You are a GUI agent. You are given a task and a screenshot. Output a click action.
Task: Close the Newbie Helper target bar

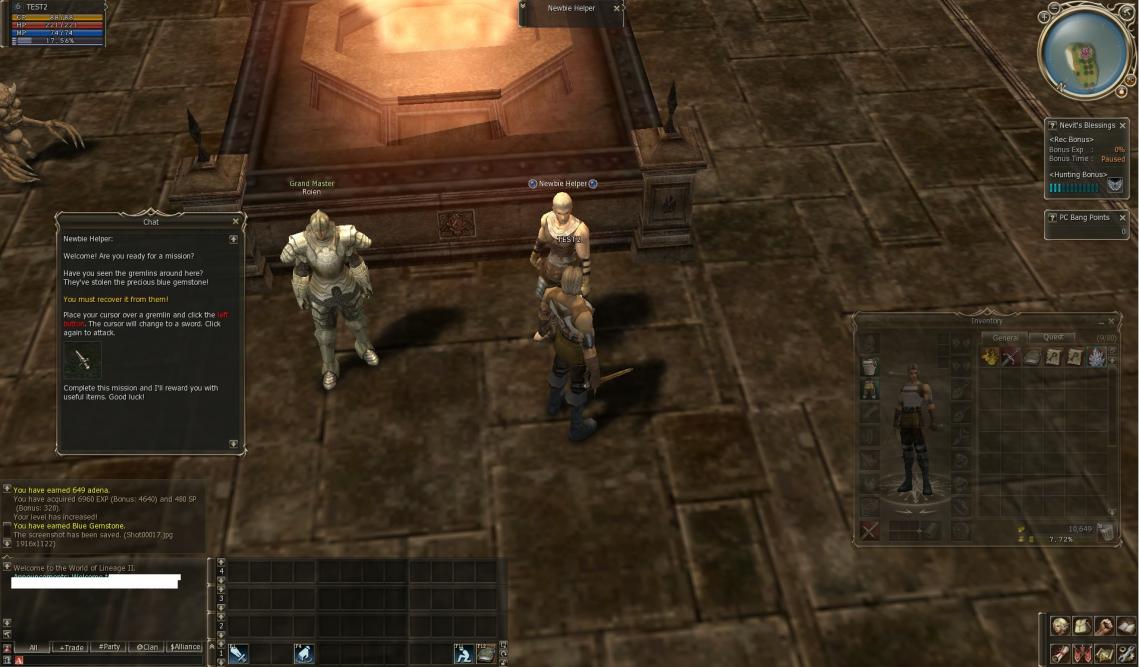[616, 8]
